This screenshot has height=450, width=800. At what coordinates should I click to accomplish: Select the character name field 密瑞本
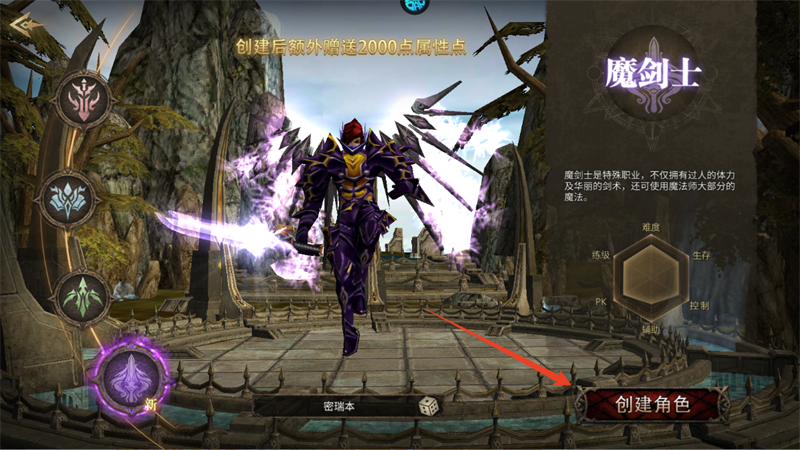[x=340, y=407]
